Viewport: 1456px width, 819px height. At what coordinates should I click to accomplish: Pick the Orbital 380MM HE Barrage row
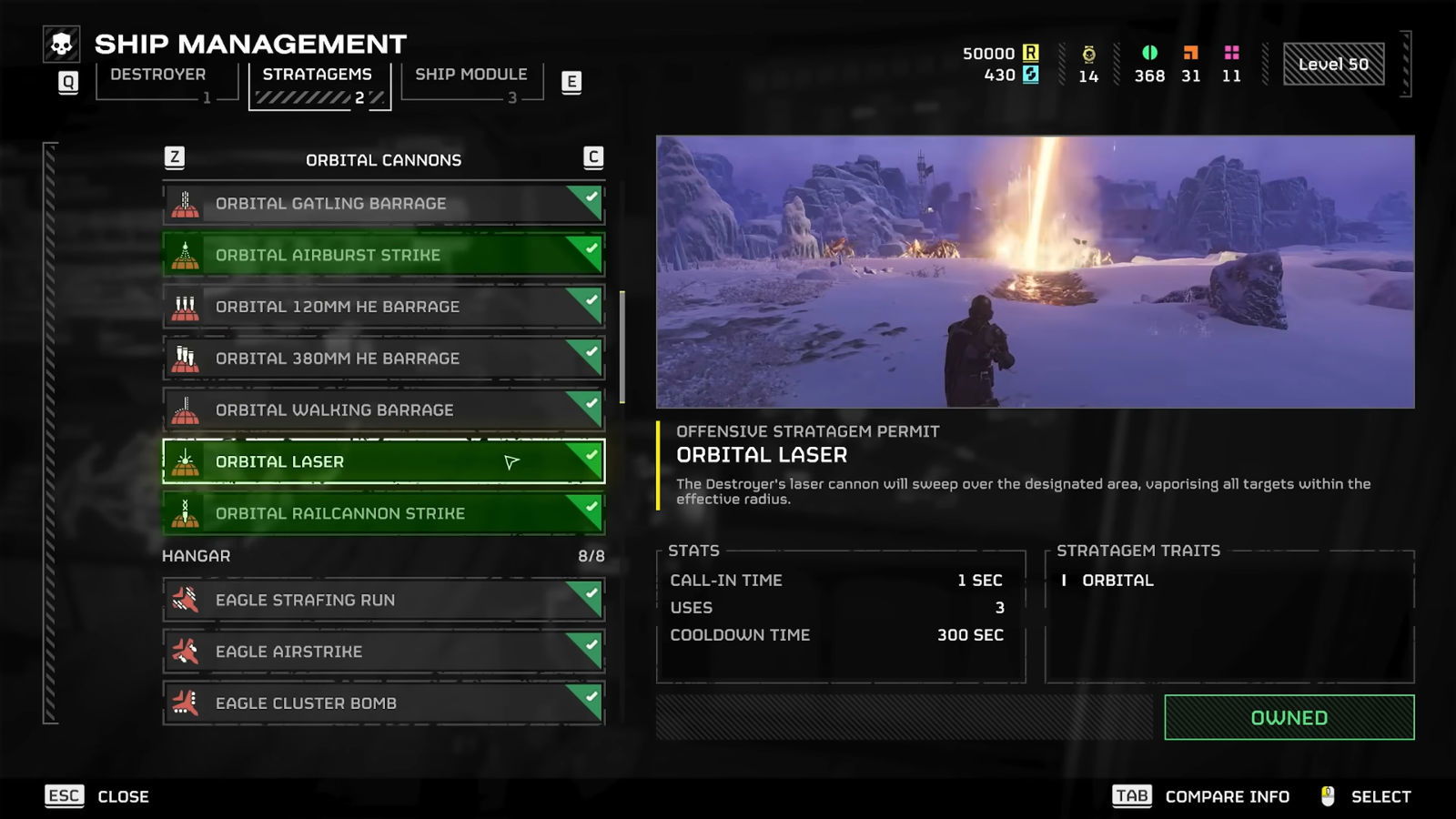382,359
